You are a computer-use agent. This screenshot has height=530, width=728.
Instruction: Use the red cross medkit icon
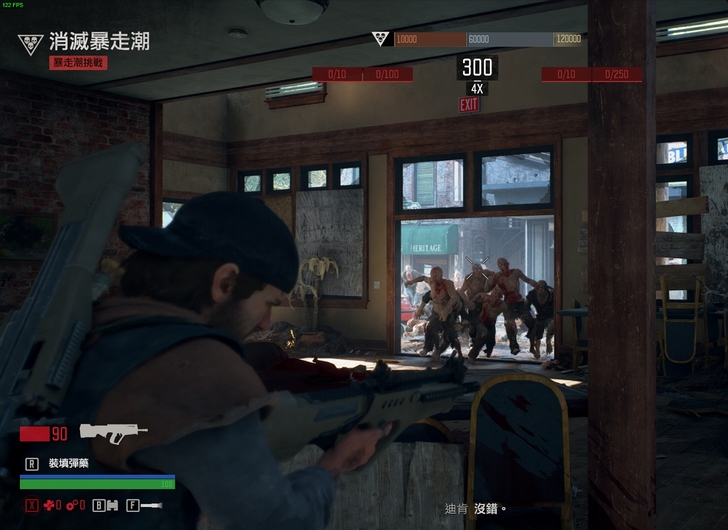48,505
